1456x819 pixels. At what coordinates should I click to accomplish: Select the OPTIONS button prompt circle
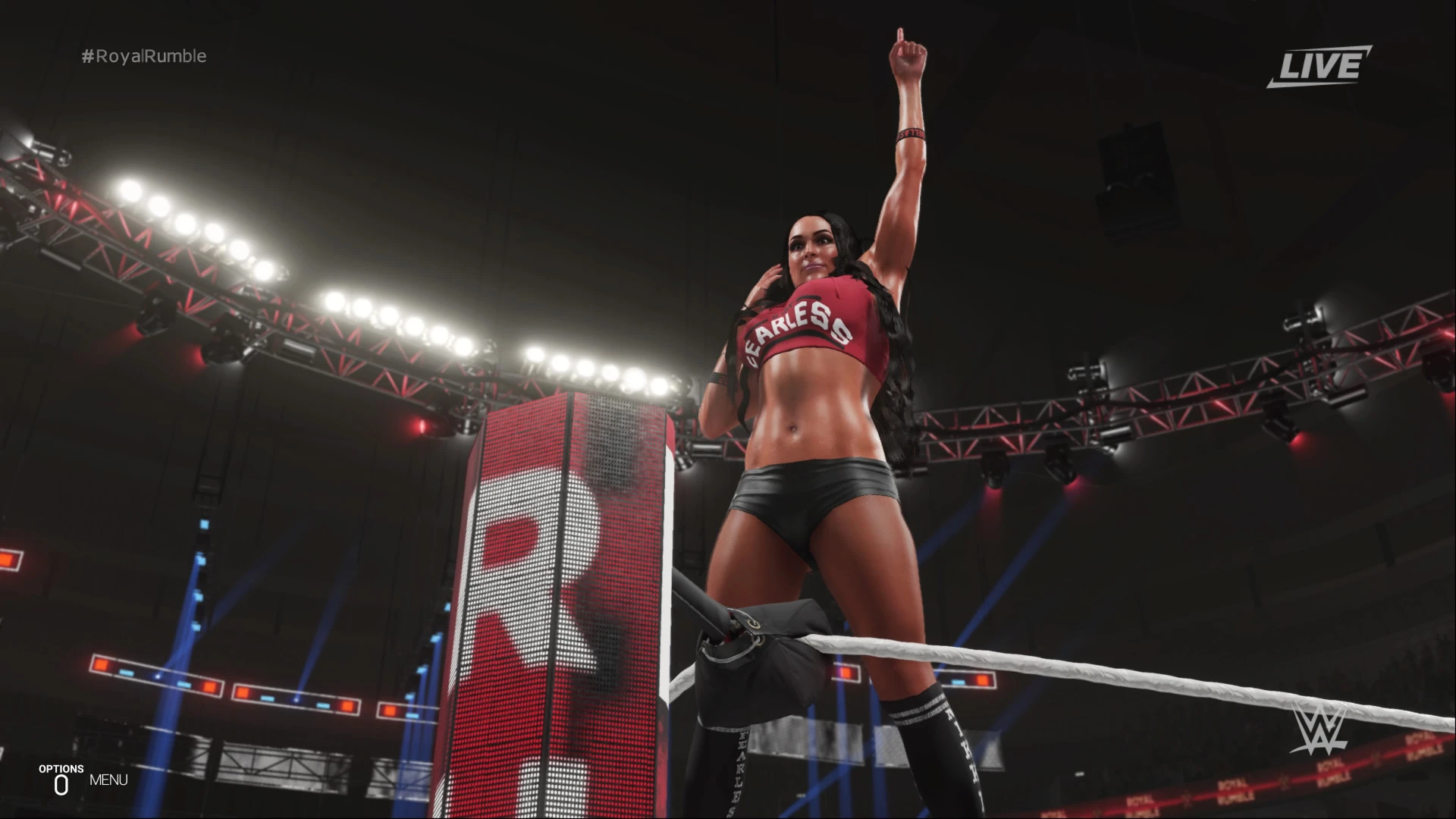[62, 783]
